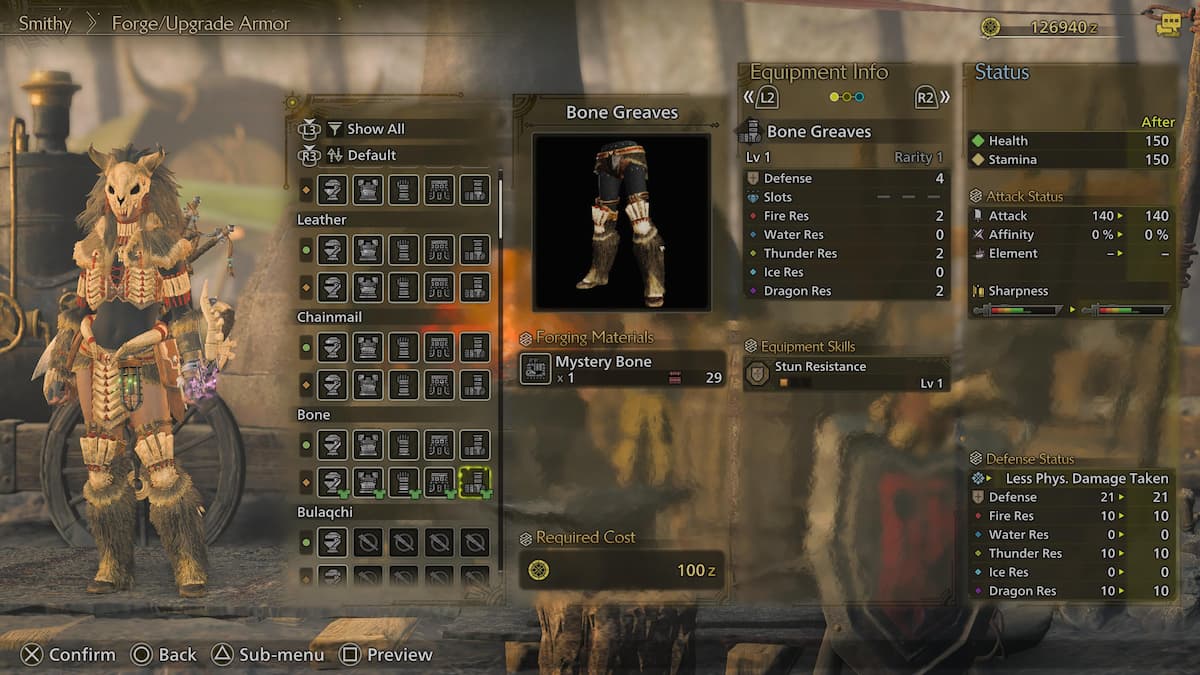Select Chainmail waist armor in orange-diamond row
This screenshot has width=1200, height=675.
[x=439, y=384]
